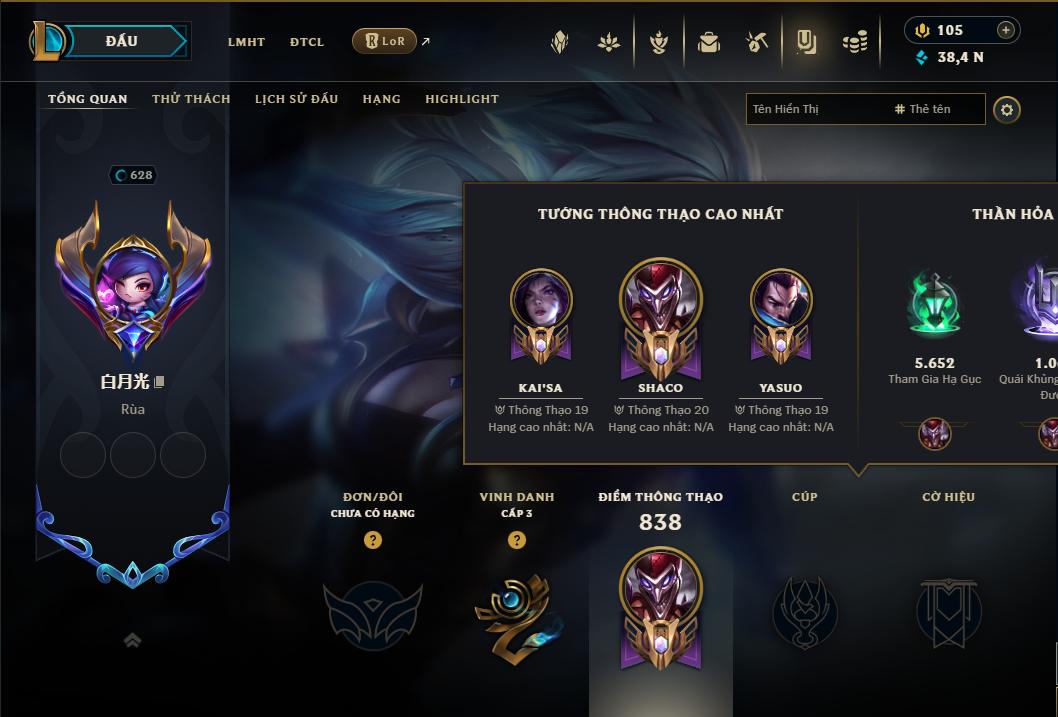Click the Tên Hiển Thị search field
This screenshot has height=717, width=1058.
pos(817,109)
